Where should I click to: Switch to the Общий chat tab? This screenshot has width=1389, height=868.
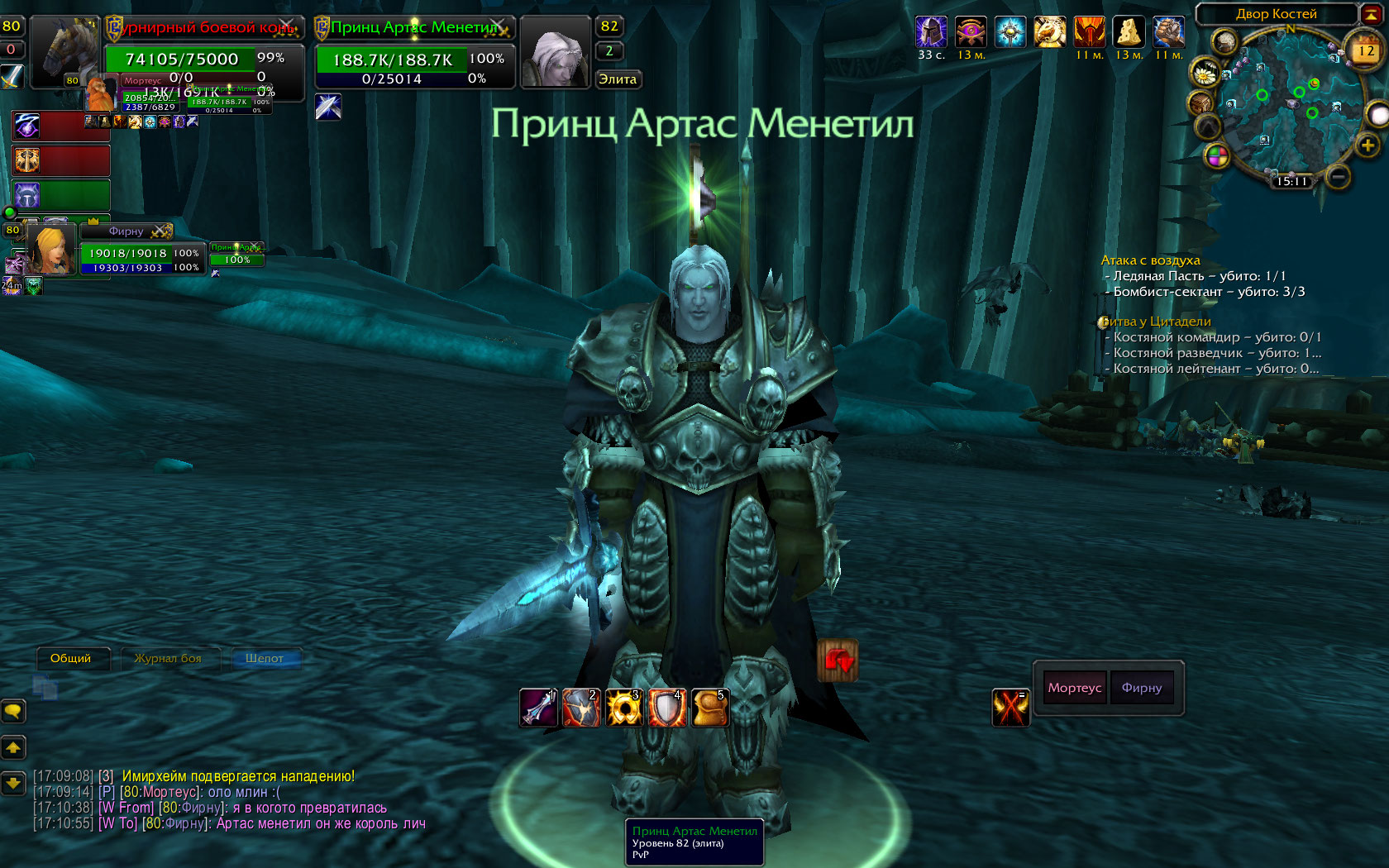click(71, 659)
